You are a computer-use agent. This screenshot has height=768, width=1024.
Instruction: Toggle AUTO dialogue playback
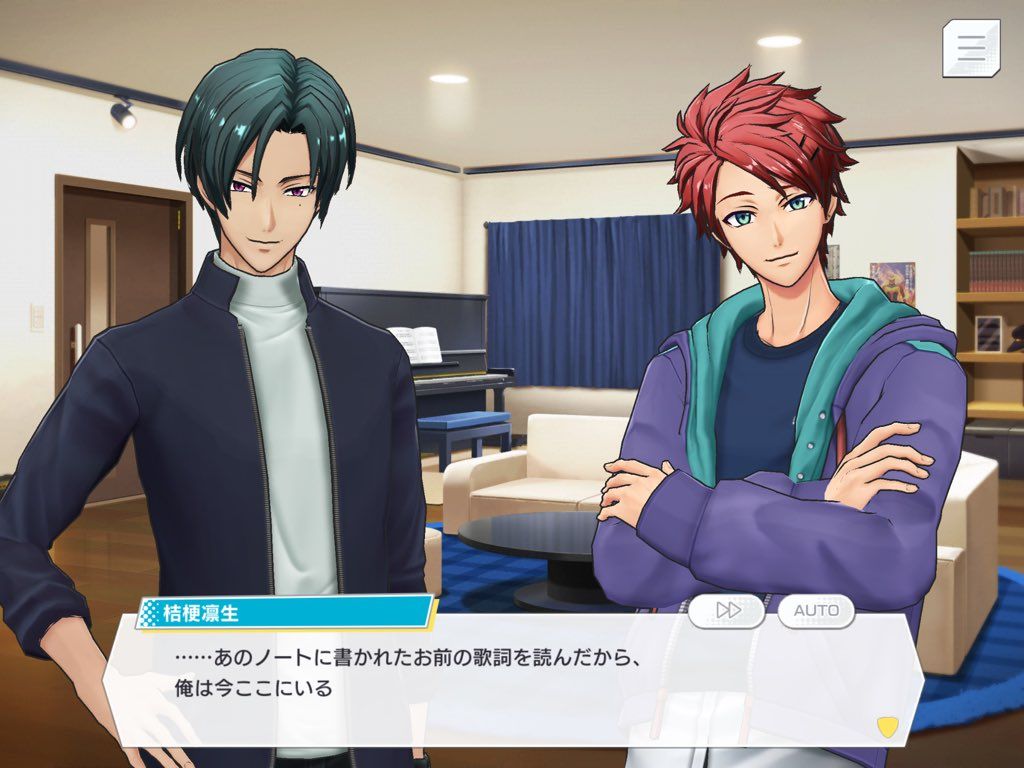coord(816,610)
